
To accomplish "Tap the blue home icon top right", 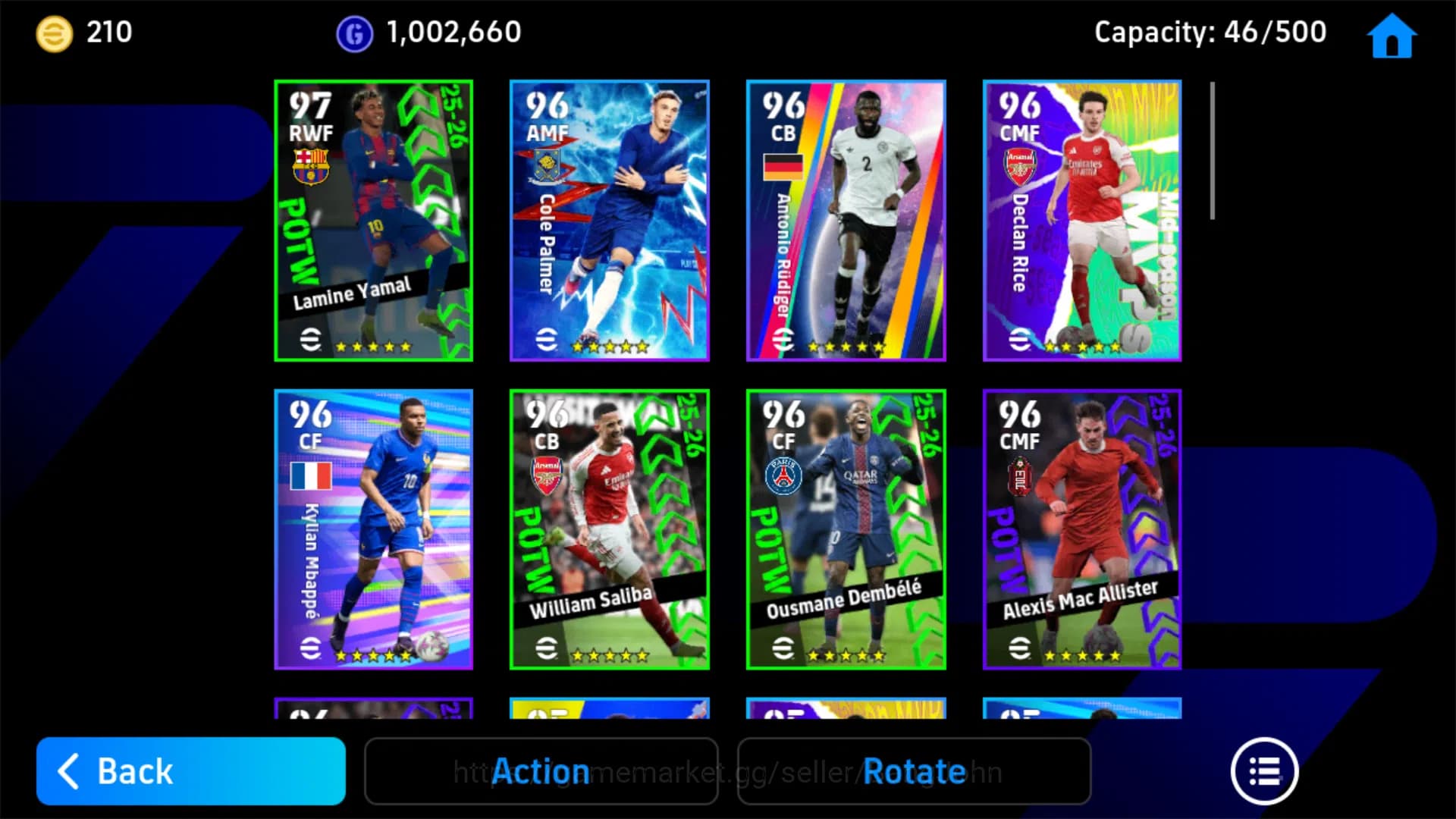I will 1392,34.
